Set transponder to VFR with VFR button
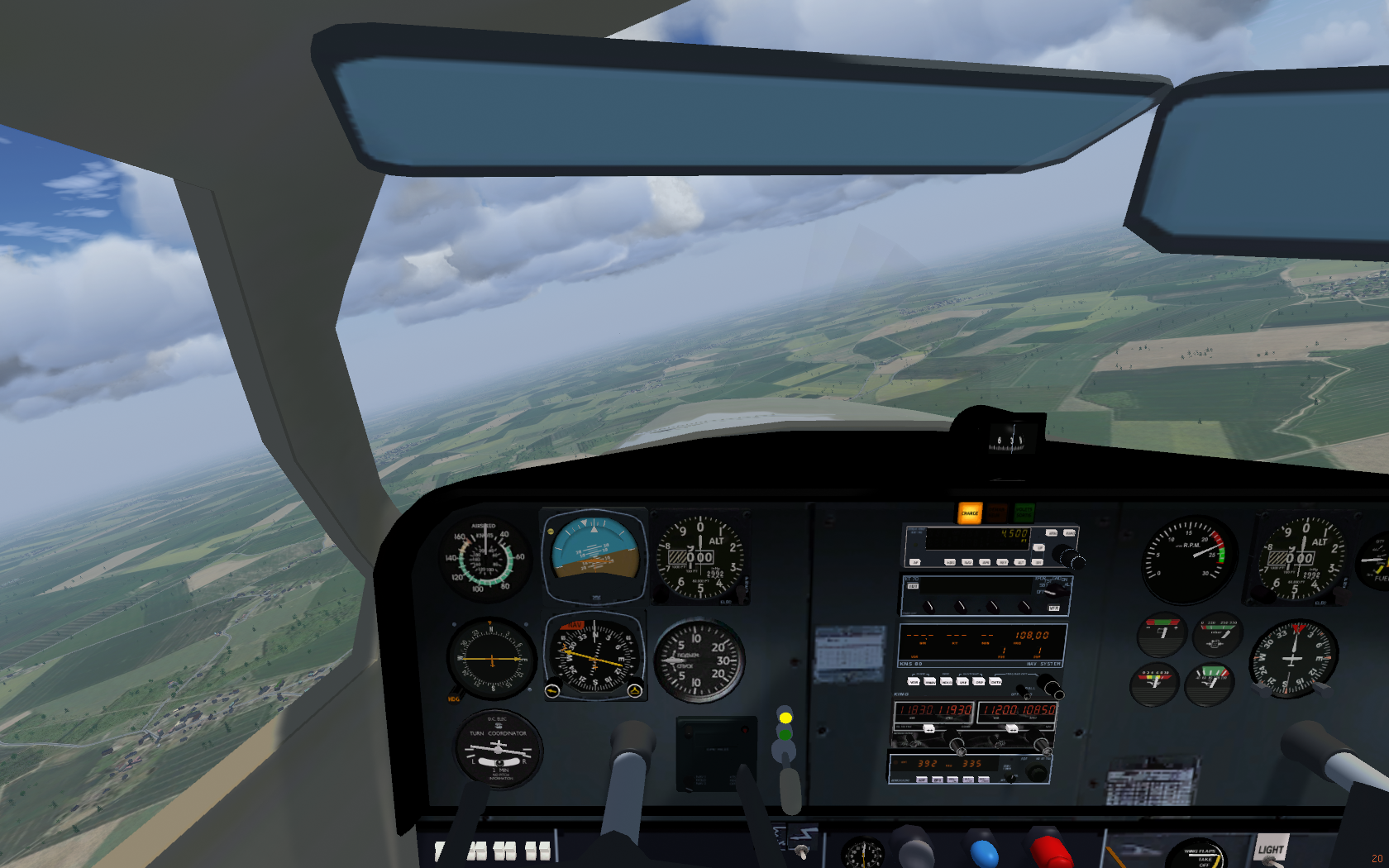Viewport: 1389px width, 868px height. click(x=1053, y=608)
